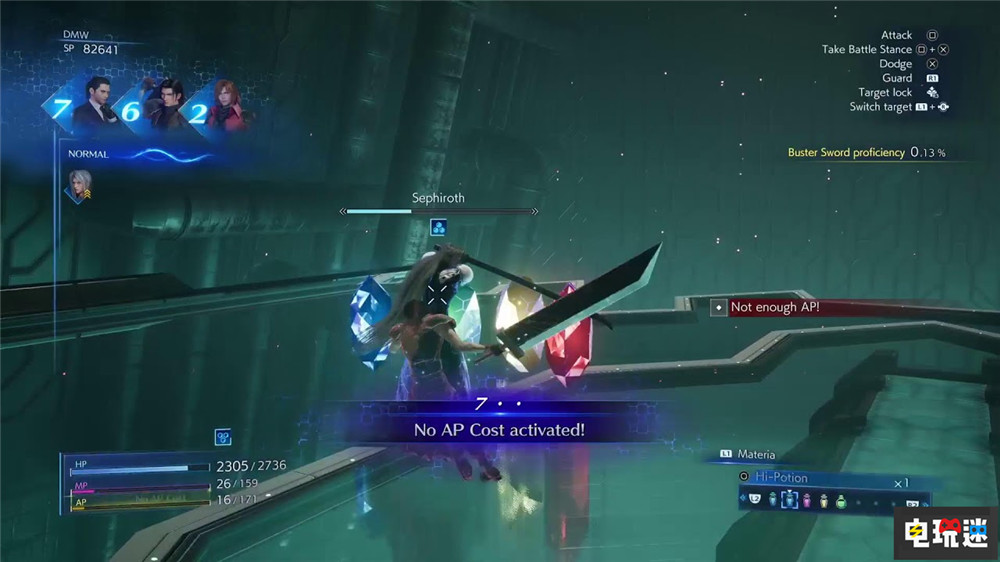Click the buff status icon above HP gauge
Screen dimensions: 1000x562
(224, 437)
